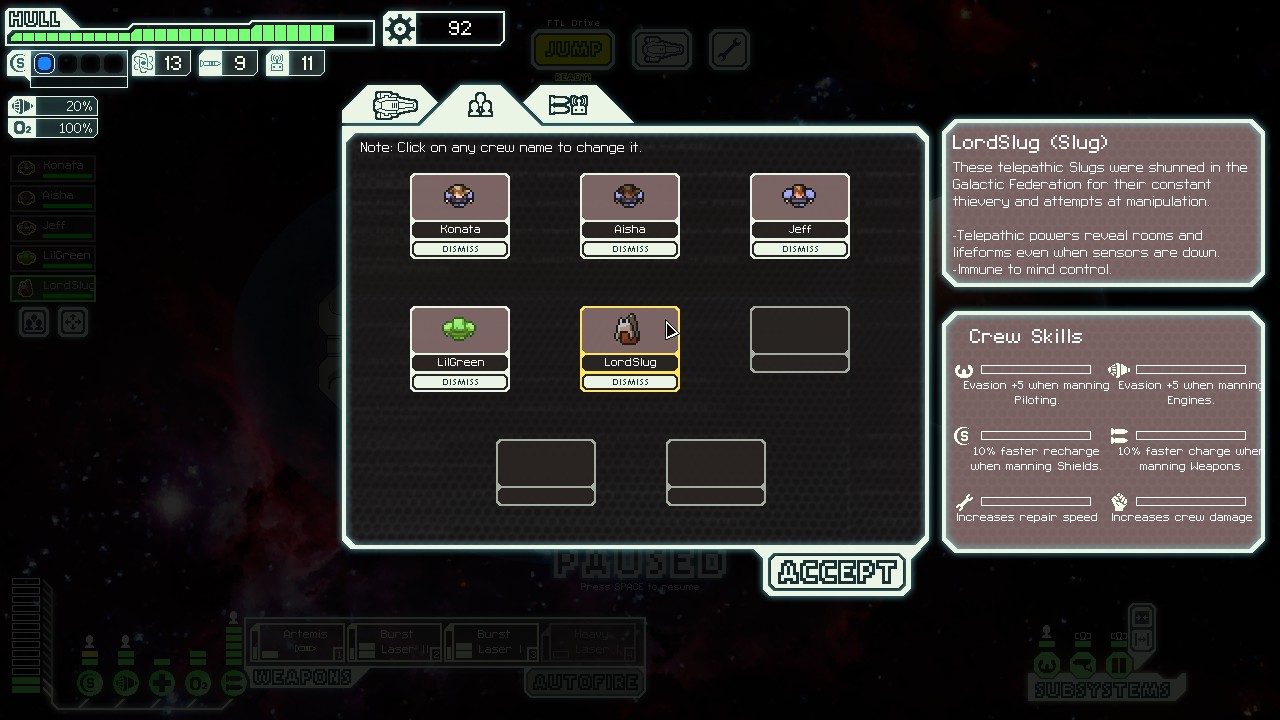Edit the LordSlug name field

630,362
